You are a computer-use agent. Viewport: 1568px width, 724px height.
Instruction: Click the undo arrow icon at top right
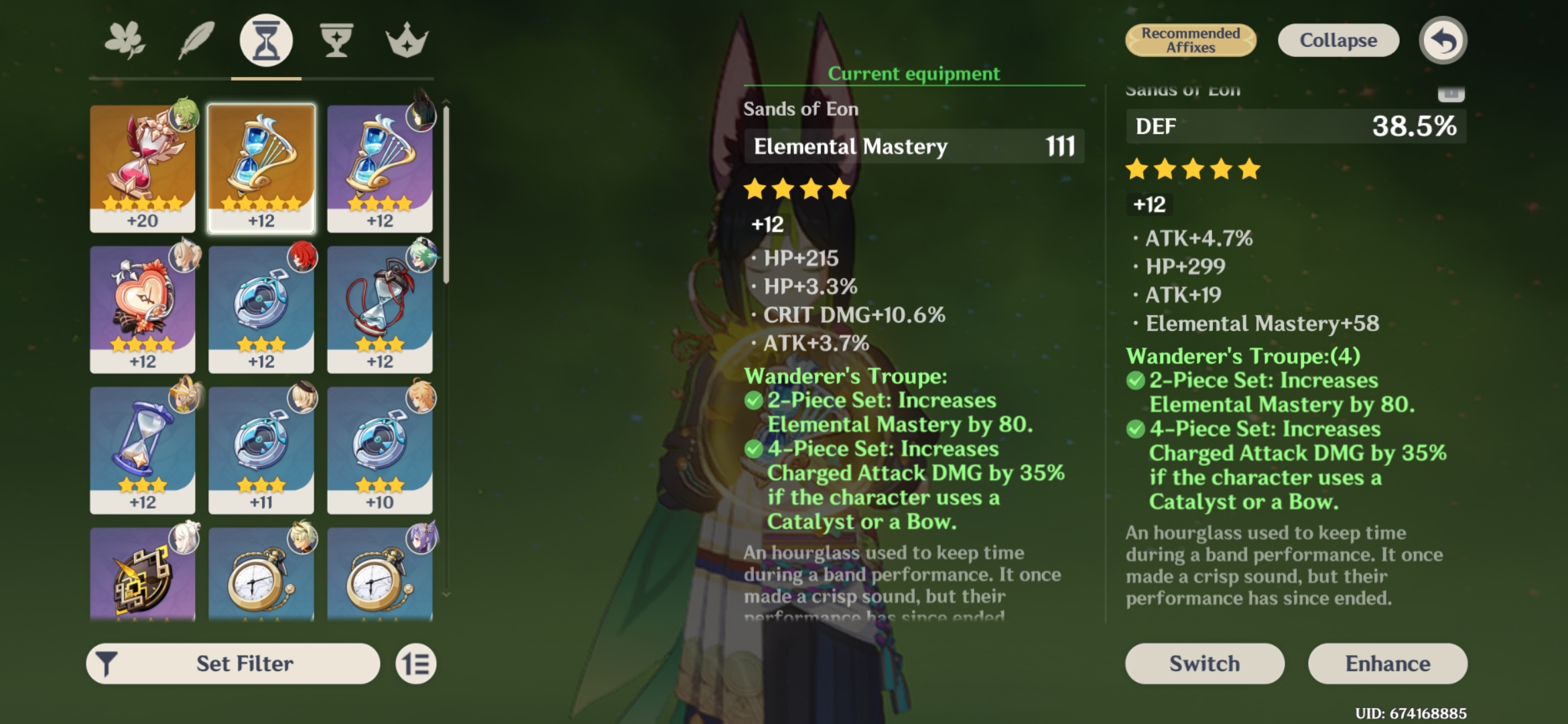point(1445,40)
